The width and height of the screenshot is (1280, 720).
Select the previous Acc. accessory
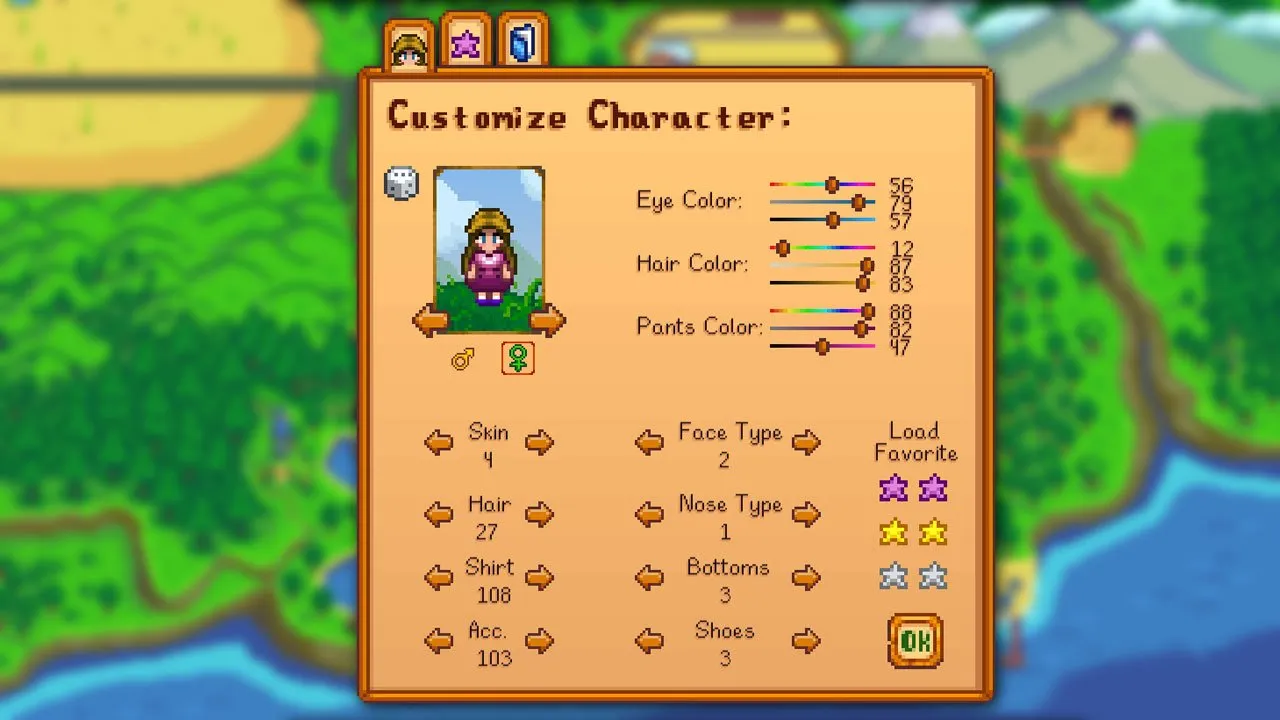click(438, 641)
